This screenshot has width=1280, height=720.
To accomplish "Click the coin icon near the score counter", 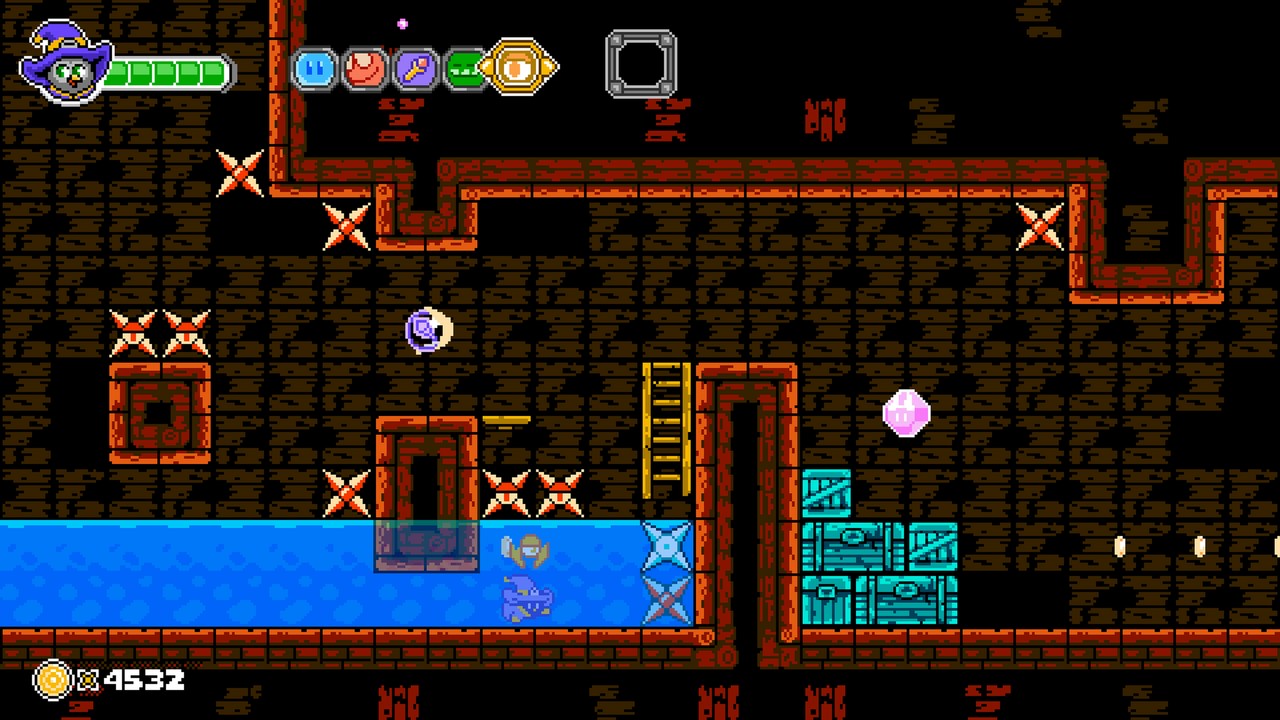I will (52, 680).
